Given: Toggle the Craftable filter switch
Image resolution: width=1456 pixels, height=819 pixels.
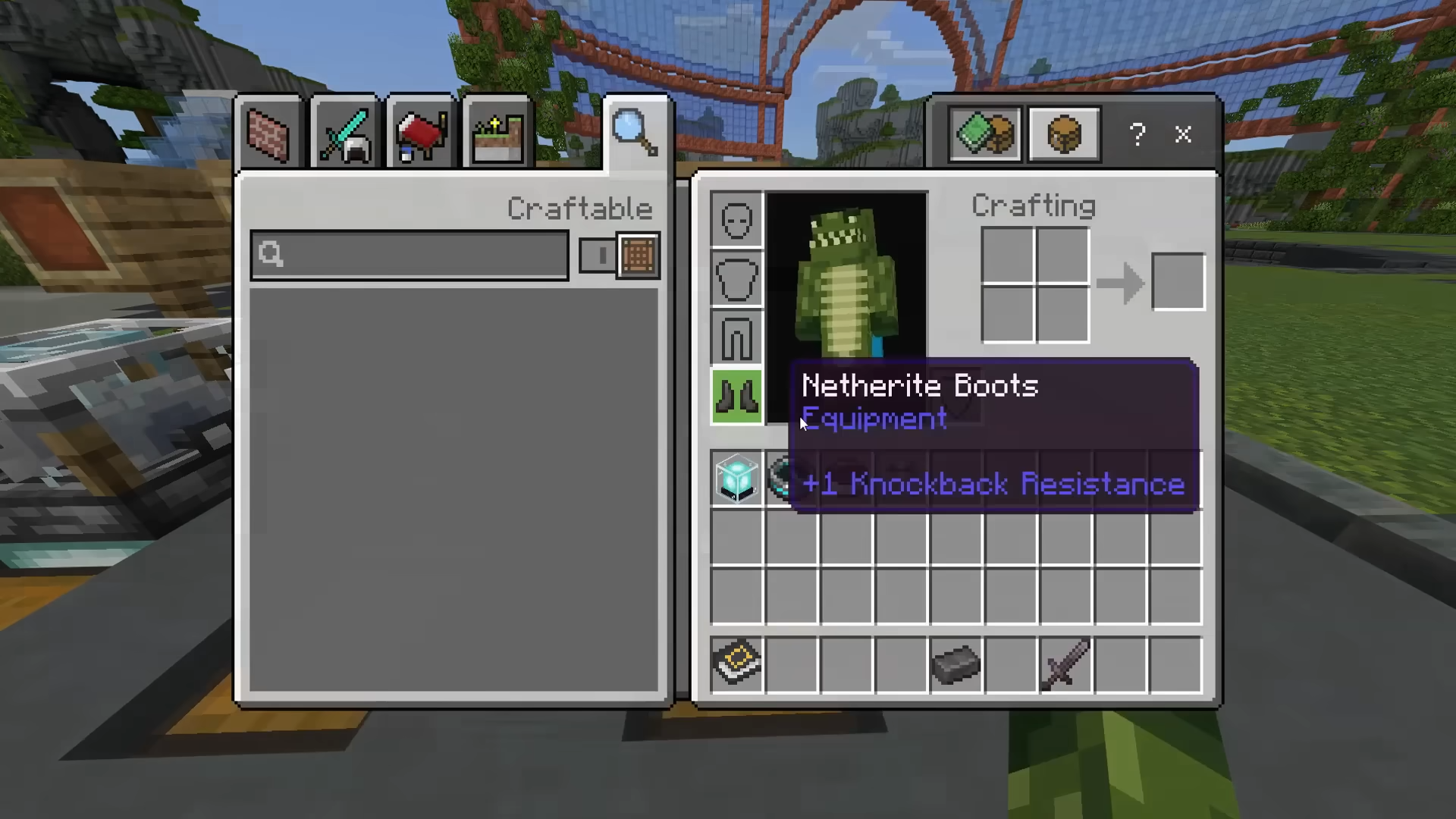Looking at the screenshot, I should (x=619, y=256).
